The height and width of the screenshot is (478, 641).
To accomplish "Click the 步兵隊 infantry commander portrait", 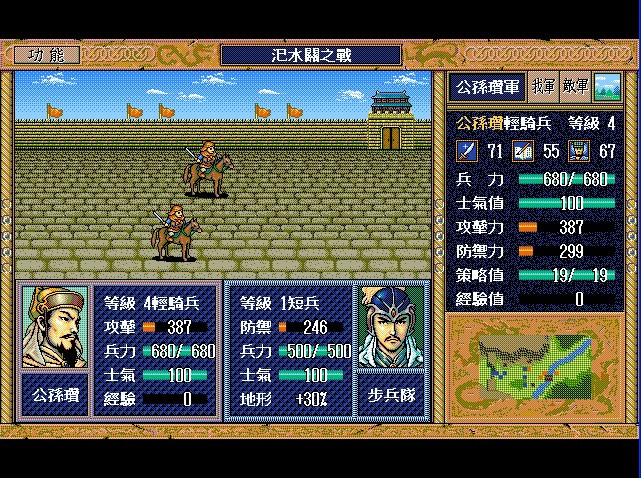I will (391, 327).
